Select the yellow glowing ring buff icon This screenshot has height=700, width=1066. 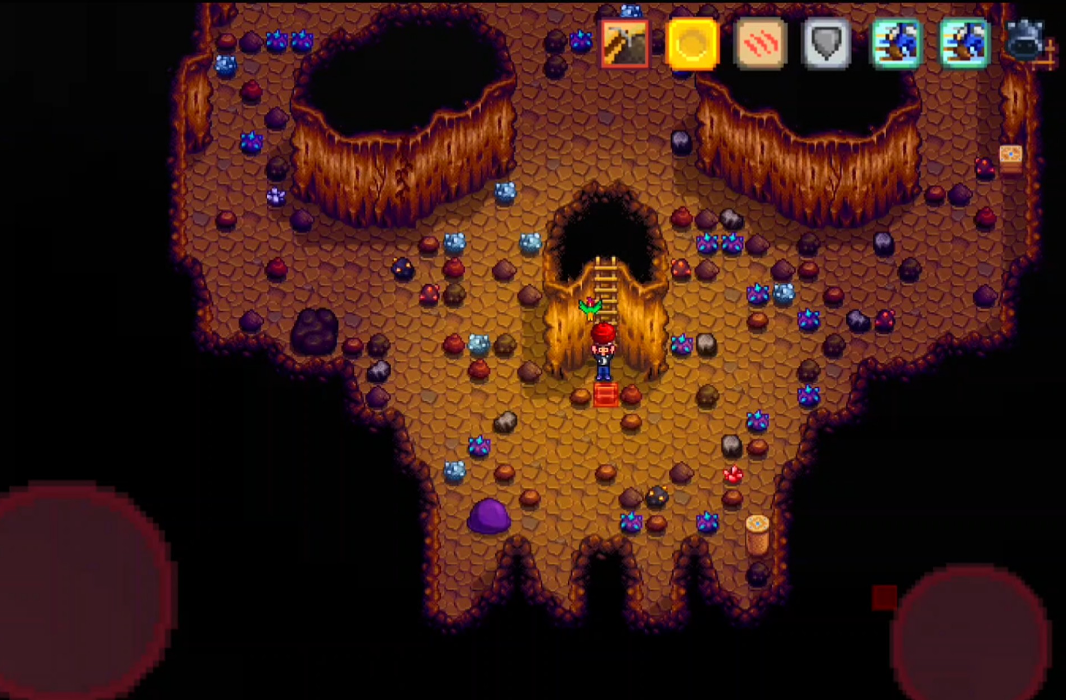693,44
